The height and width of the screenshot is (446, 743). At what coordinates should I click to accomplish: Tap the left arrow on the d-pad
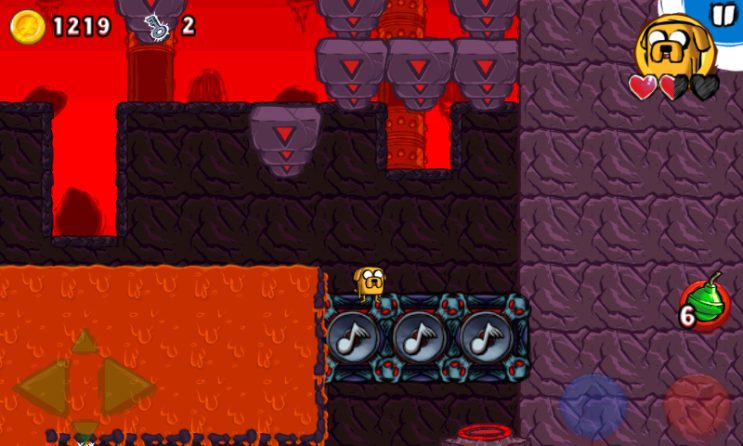(40, 388)
